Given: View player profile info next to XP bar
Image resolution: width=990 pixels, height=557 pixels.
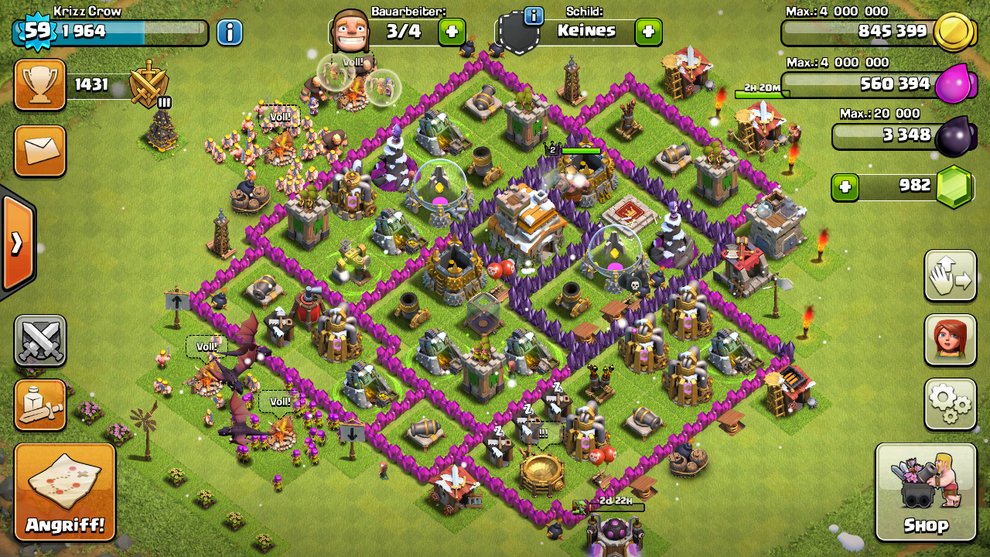Looking at the screenshot, I should click(x=229, y=32).
